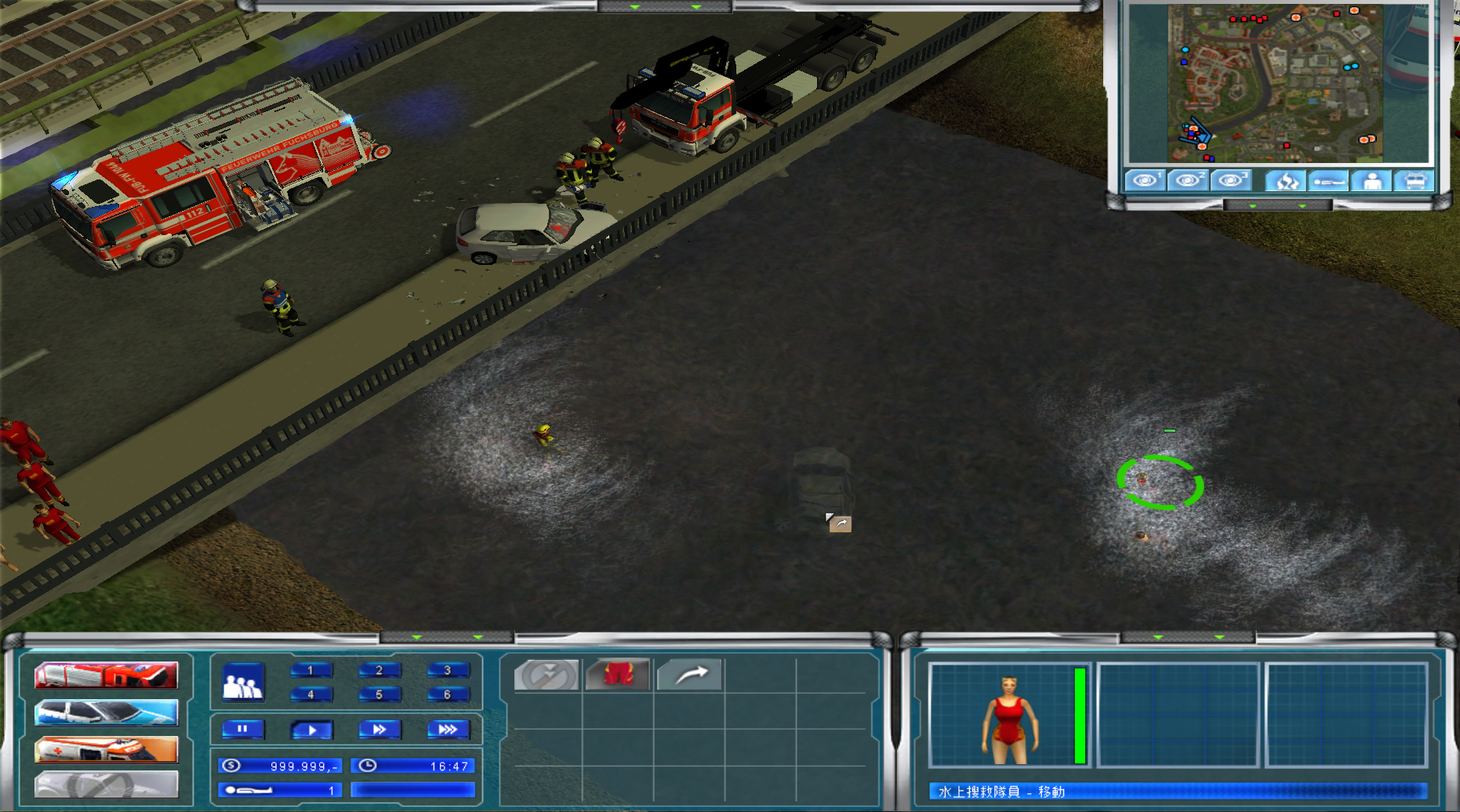Toggle injured victim markers on minimap
The height and width of the screenshot is (812, 1460).
[1330, 181]
